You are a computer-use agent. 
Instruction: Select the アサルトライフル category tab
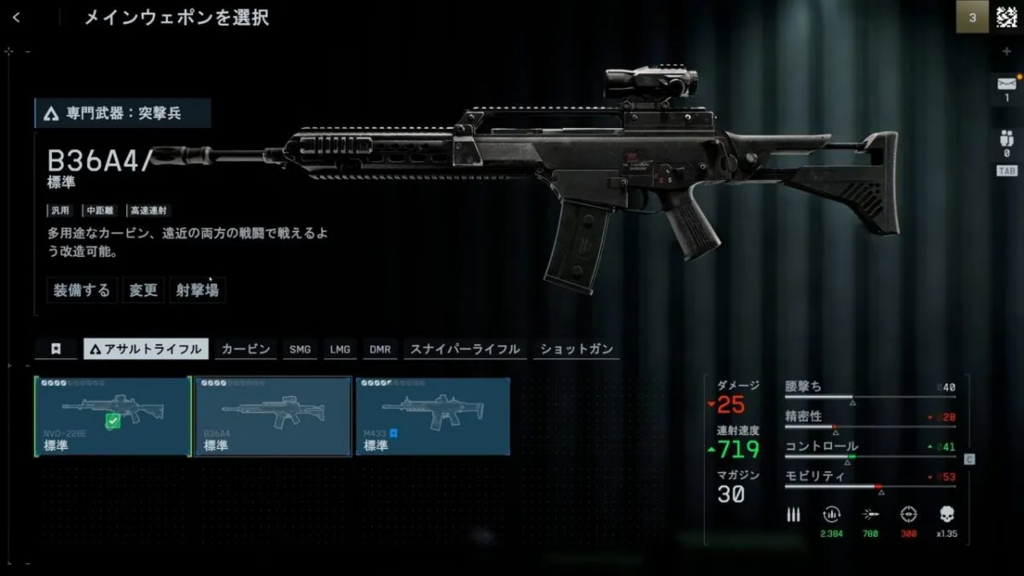pos(146,349)
